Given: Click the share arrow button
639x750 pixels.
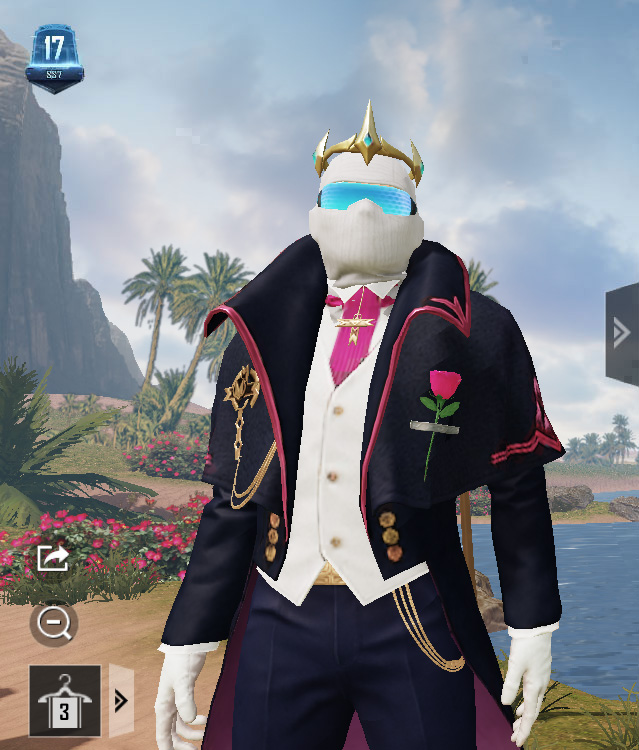Looking at the screenshot, I should (x=52, y=558).
